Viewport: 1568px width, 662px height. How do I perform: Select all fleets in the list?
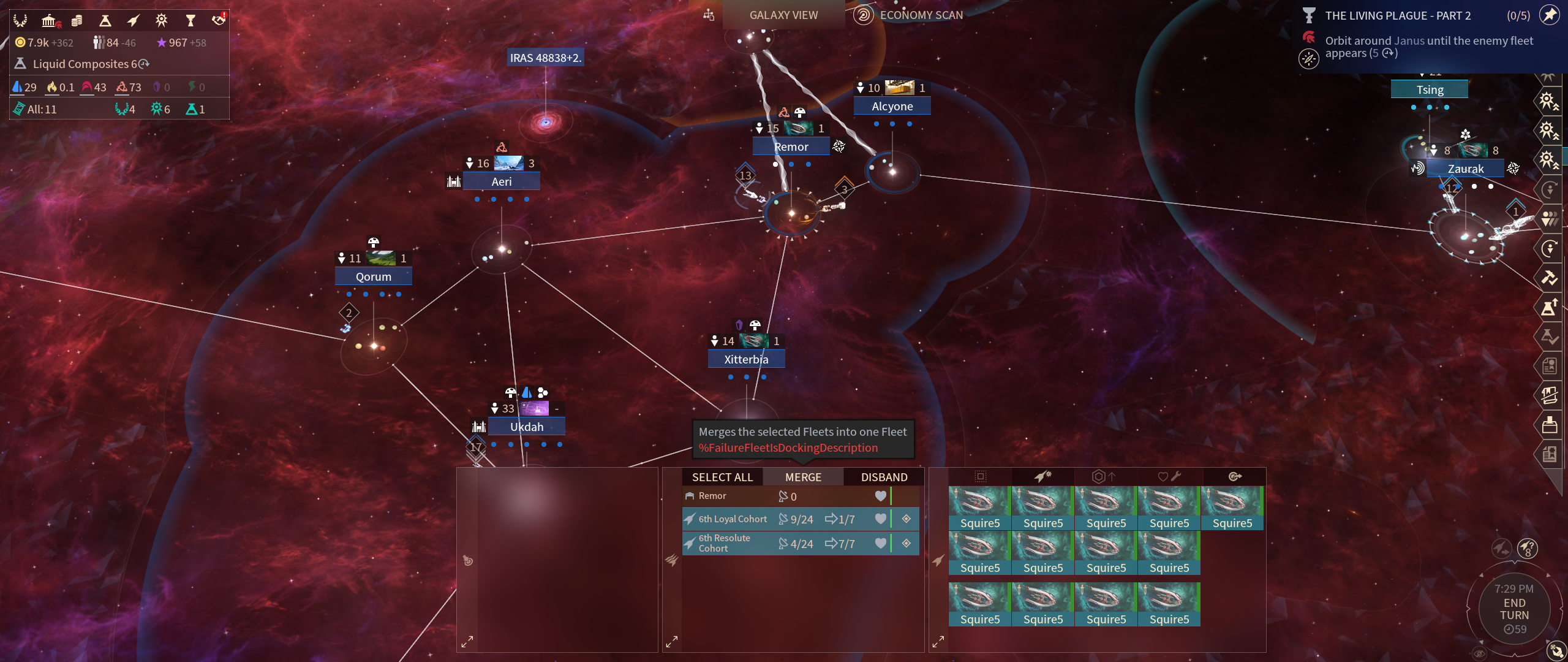tap(722, 477)
